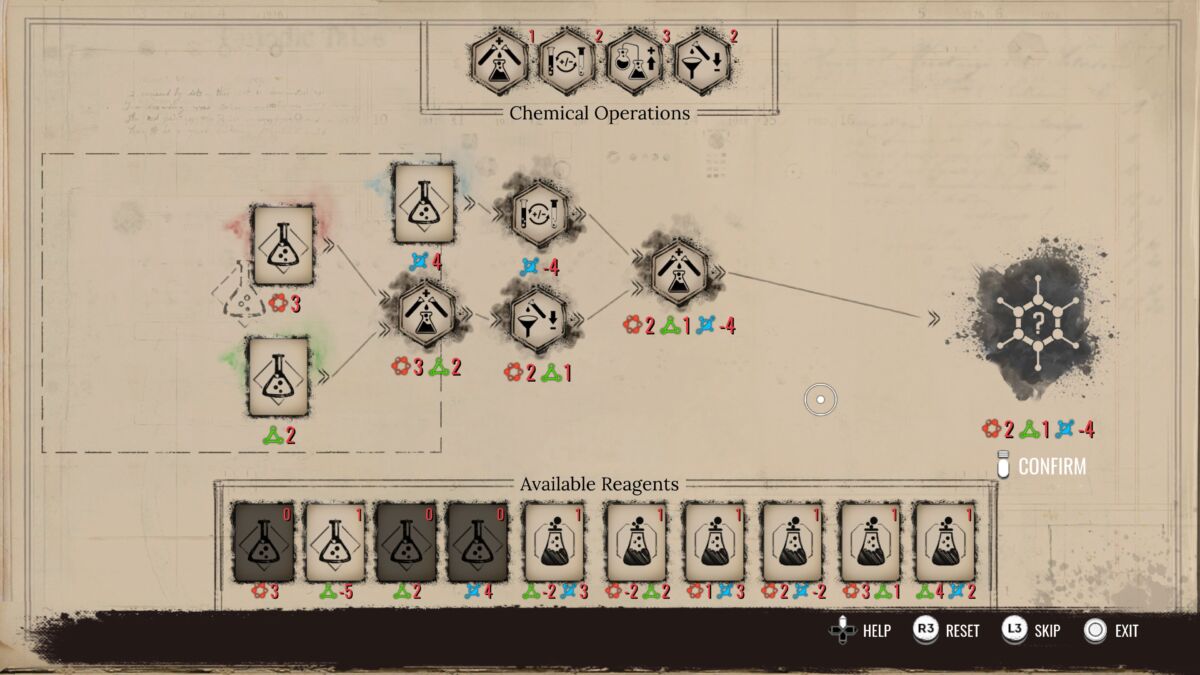Choose the green -2 blue 3 reagent
Image resolution: width=1200 pixels, height=675 pixels.
point(555,542)
